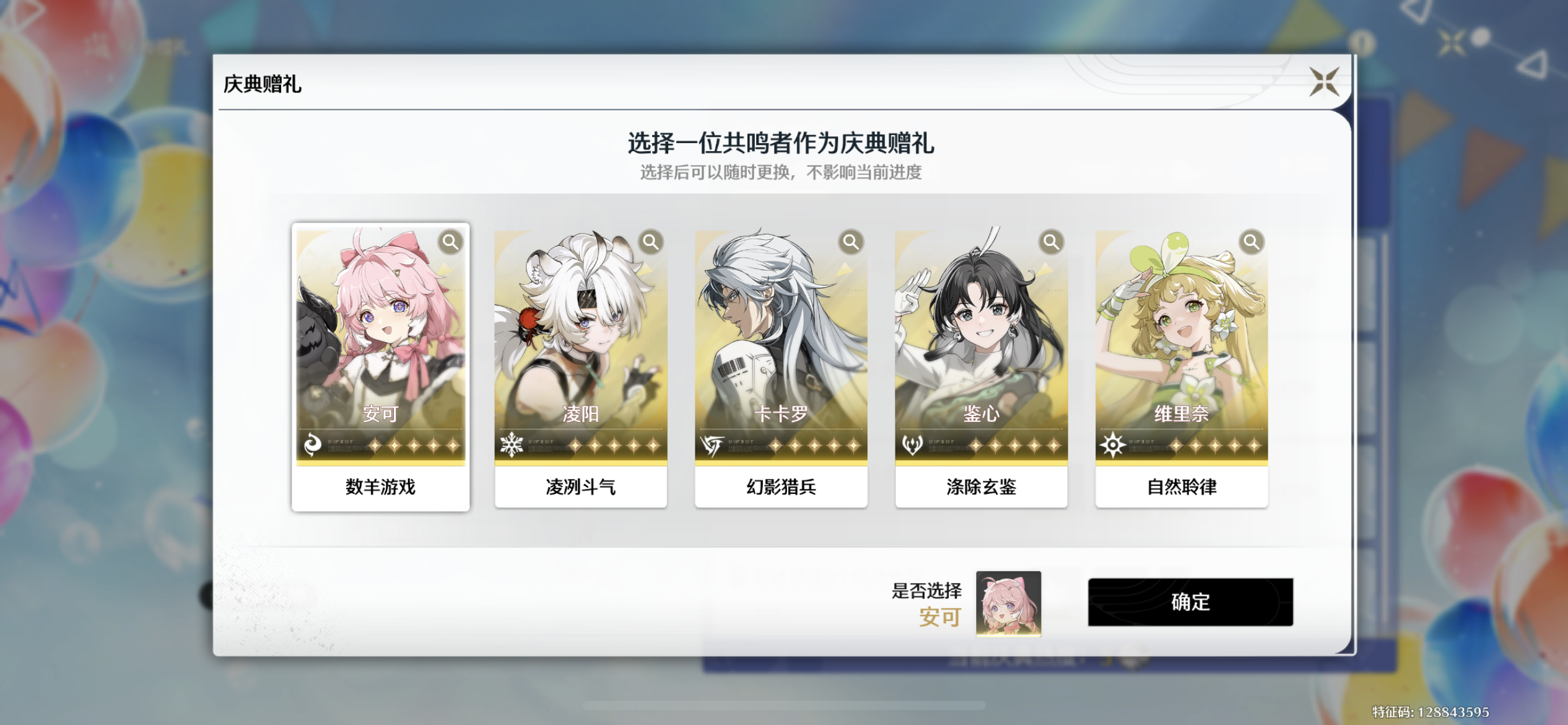Click the 数羊游戏 label under 安可
The image size is (1568, 725).
[x=380, y=488]
